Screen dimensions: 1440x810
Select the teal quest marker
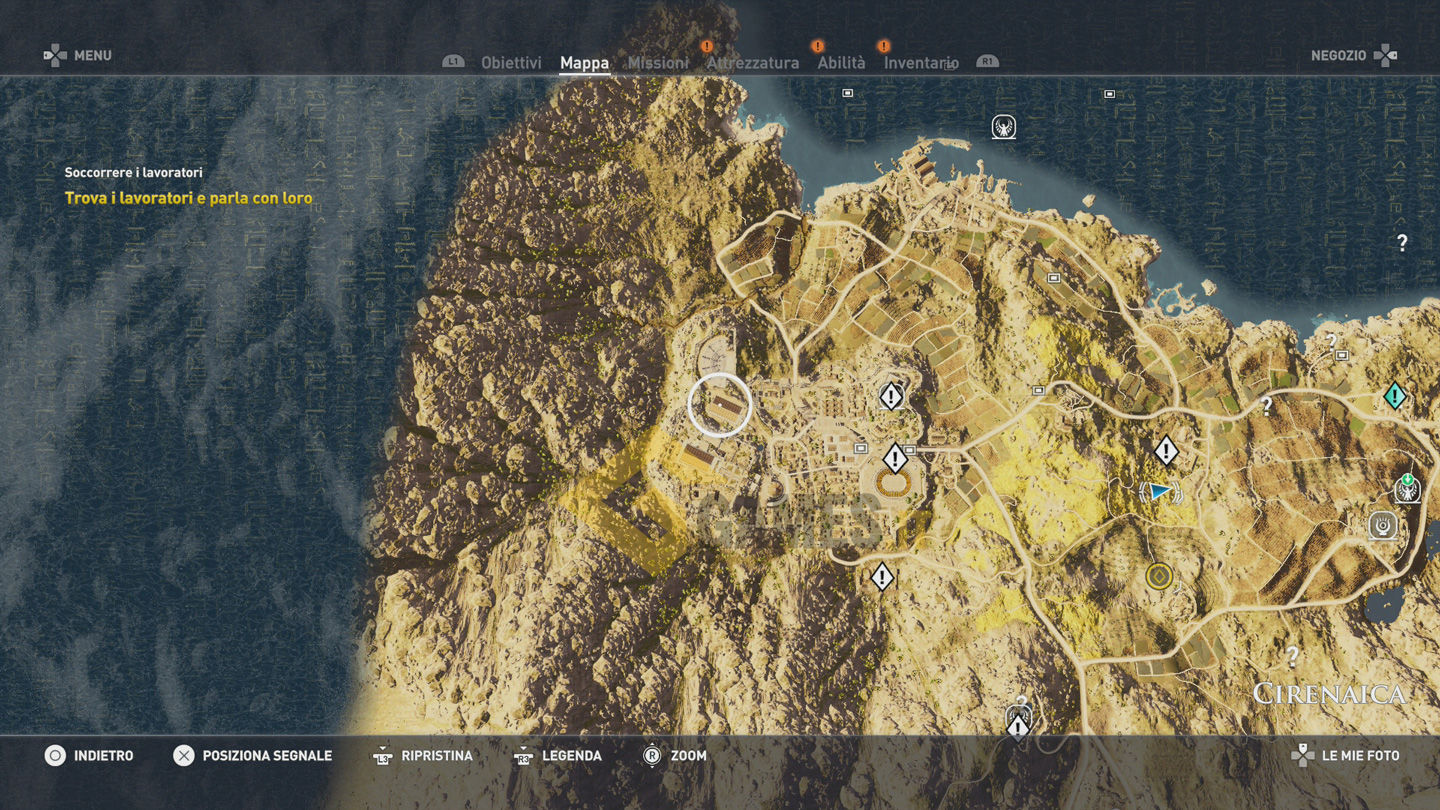[x=1394, y=396]
